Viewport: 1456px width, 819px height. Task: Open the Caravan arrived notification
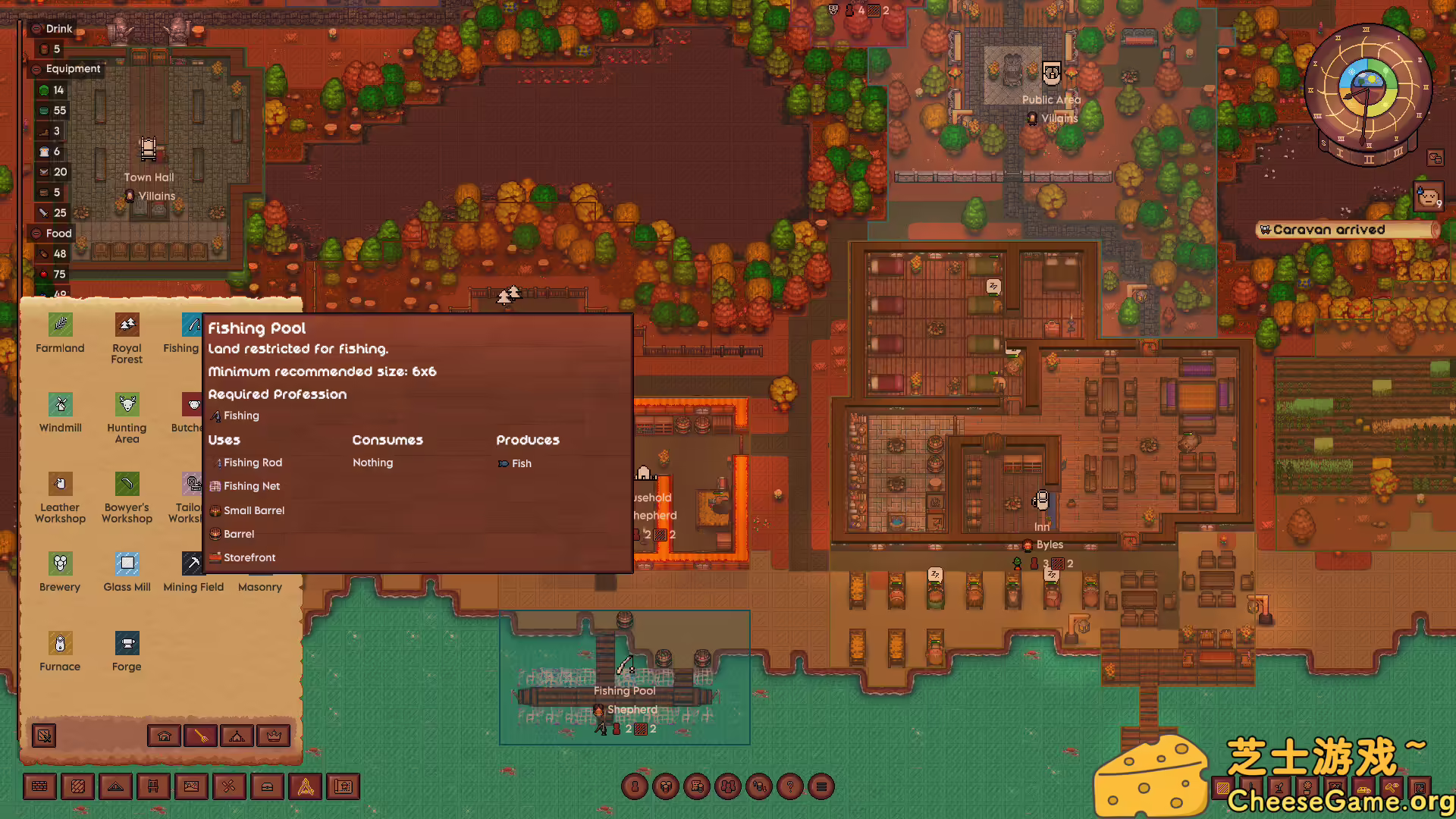click(1346, 230)
